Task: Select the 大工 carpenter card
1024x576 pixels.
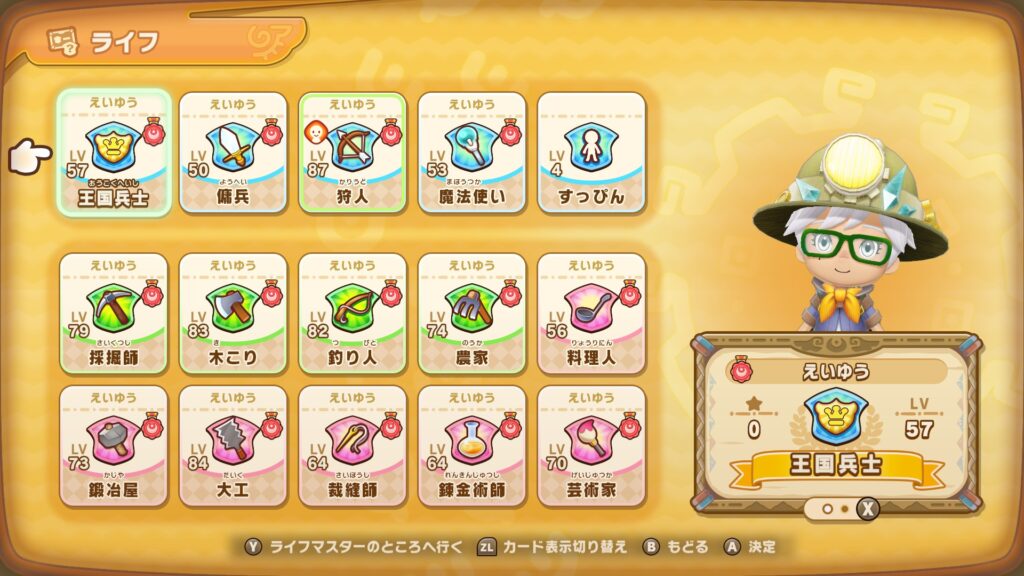Action: click(233, 444)
